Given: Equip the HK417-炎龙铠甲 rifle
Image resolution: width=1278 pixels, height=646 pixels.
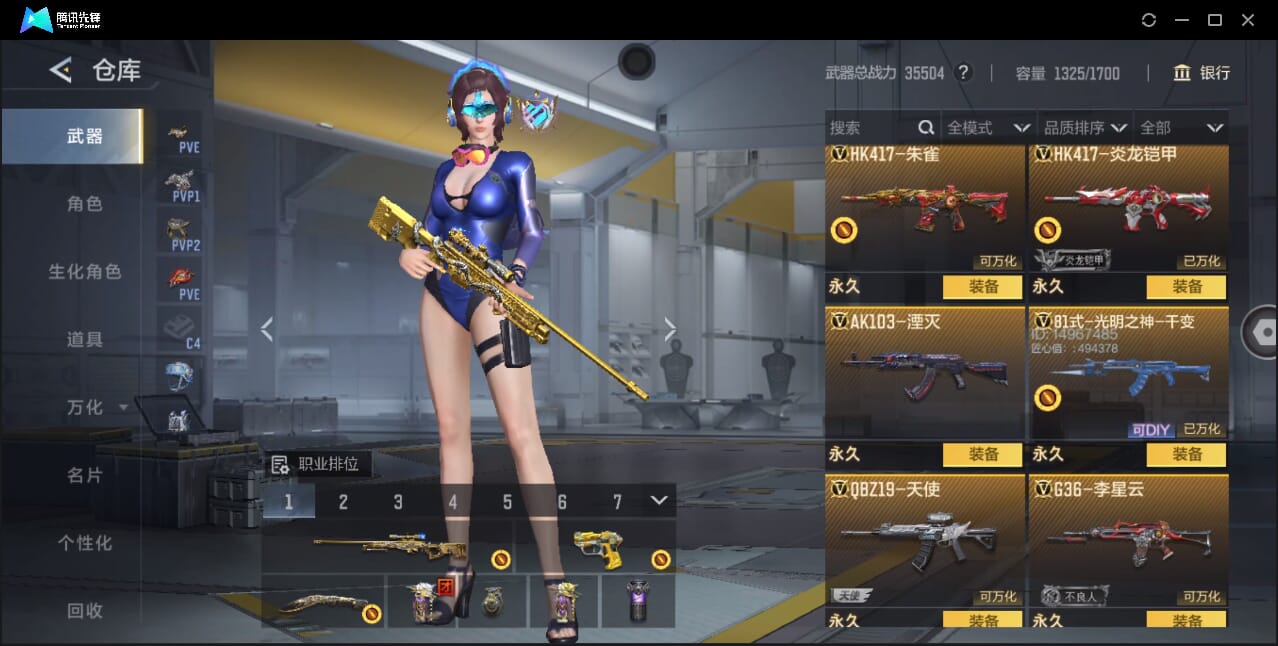Looking at the screenshot, I should 1187,287.
